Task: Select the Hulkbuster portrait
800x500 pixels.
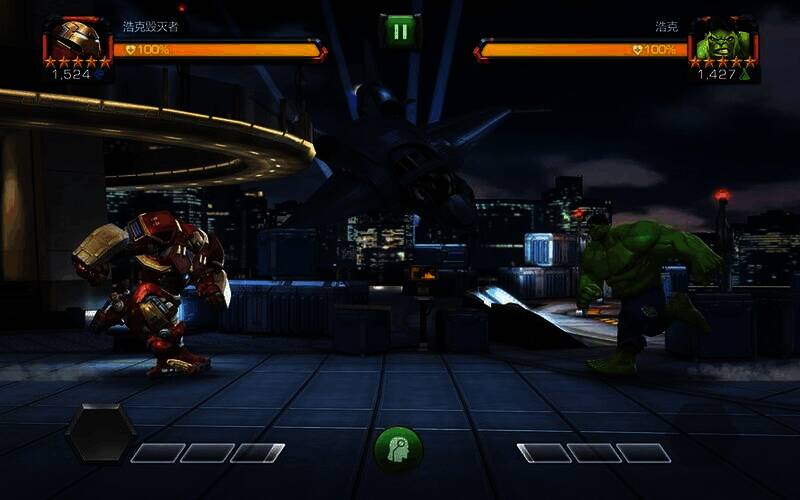Action: tap(77, 41)
